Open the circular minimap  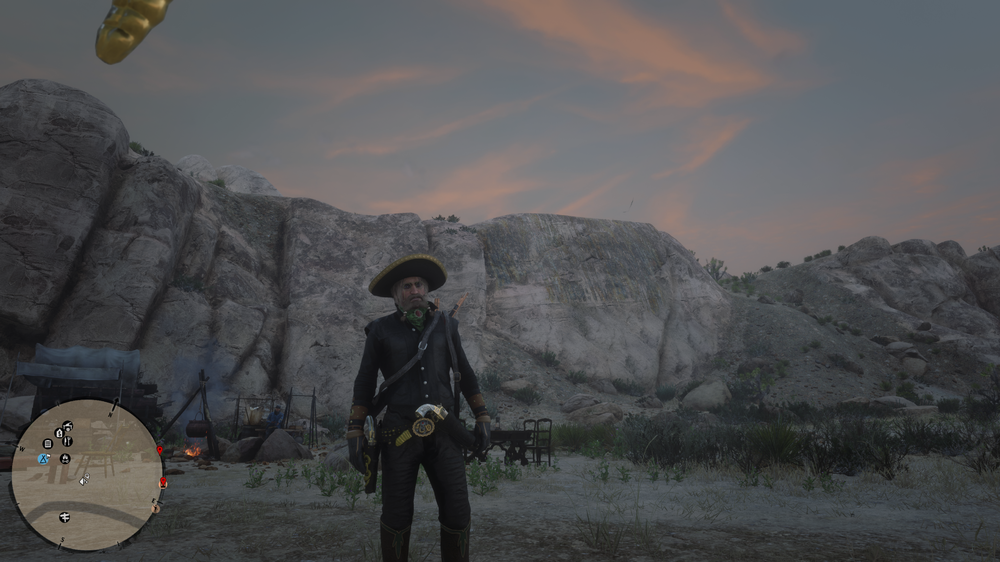pyautogui.click(x=86, y=475)
